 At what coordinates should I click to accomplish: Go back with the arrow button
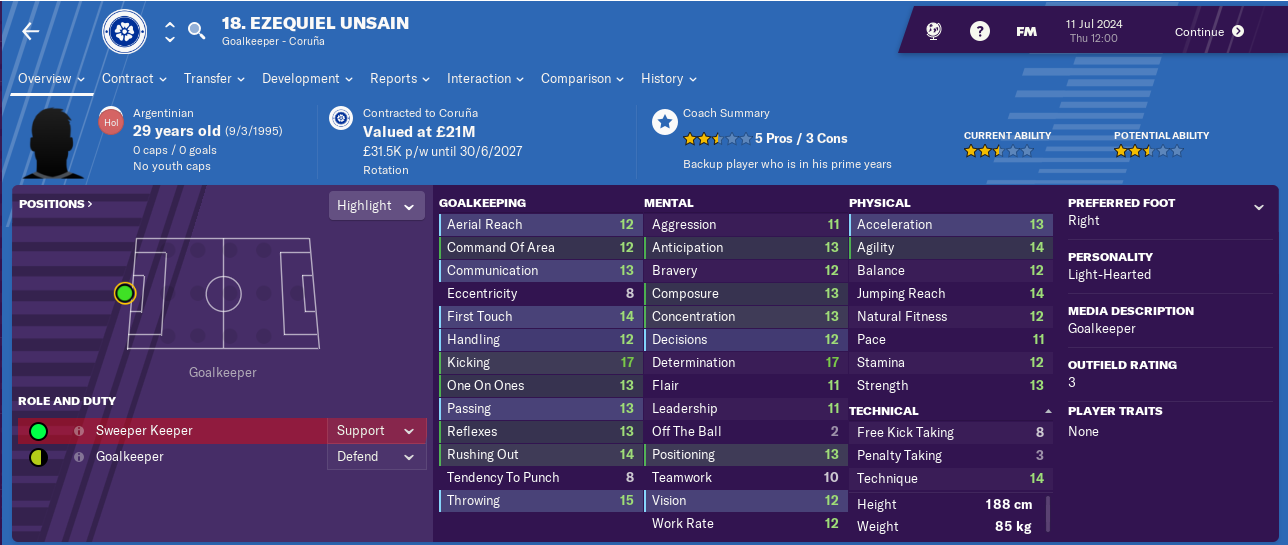[31, 31]
